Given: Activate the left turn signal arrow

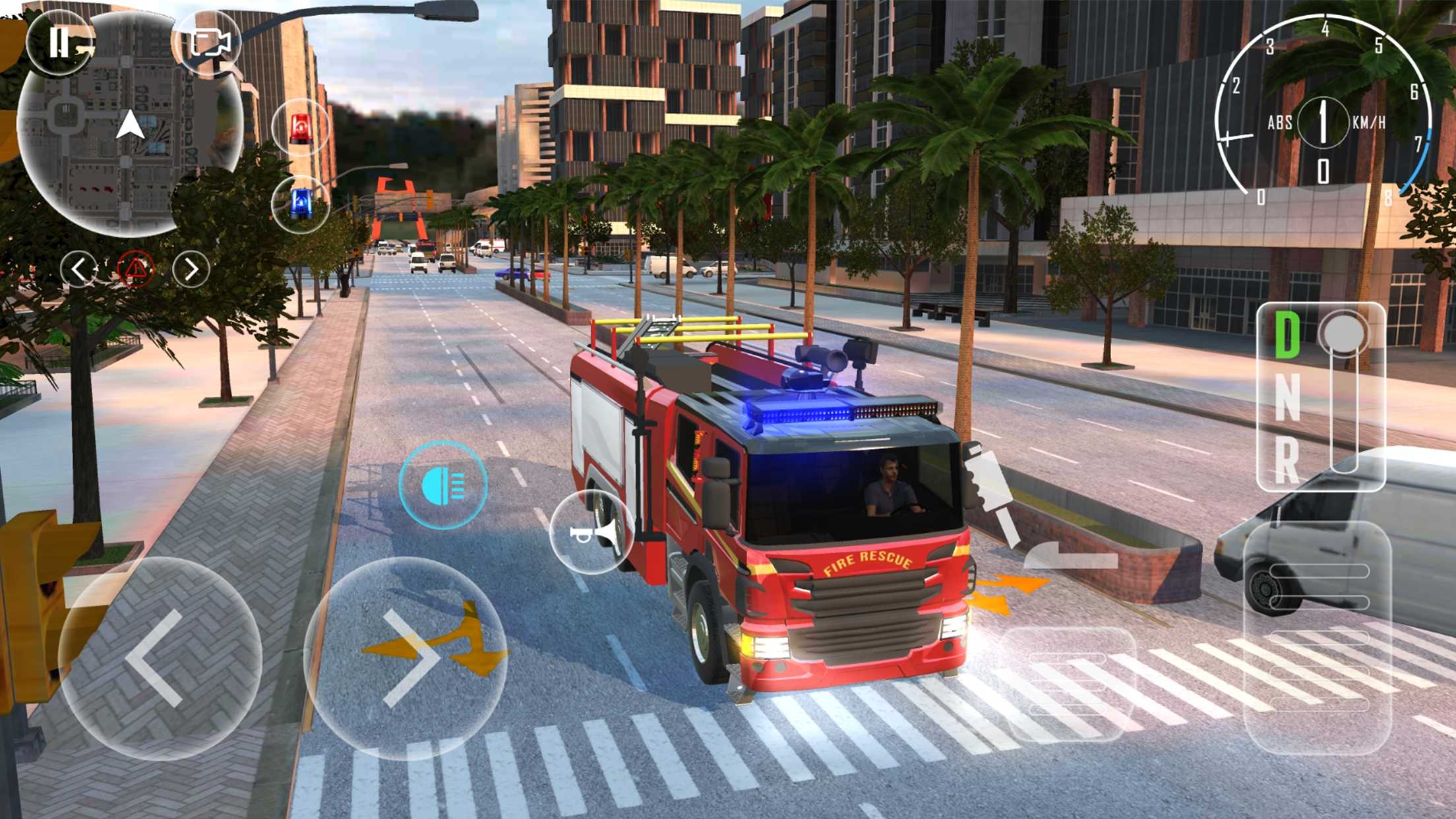Looking at the screenshot, I should click(x=79, y=269).
